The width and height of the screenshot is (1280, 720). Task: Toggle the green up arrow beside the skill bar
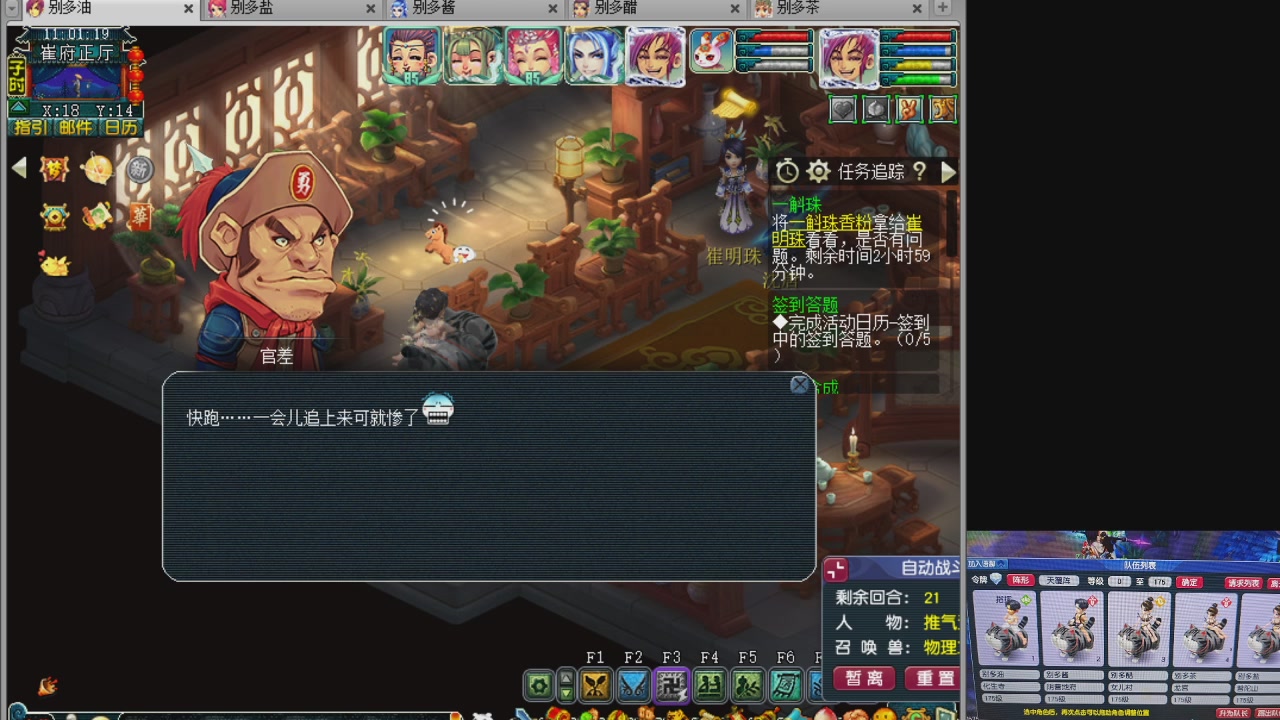click(x=566, y=677)
